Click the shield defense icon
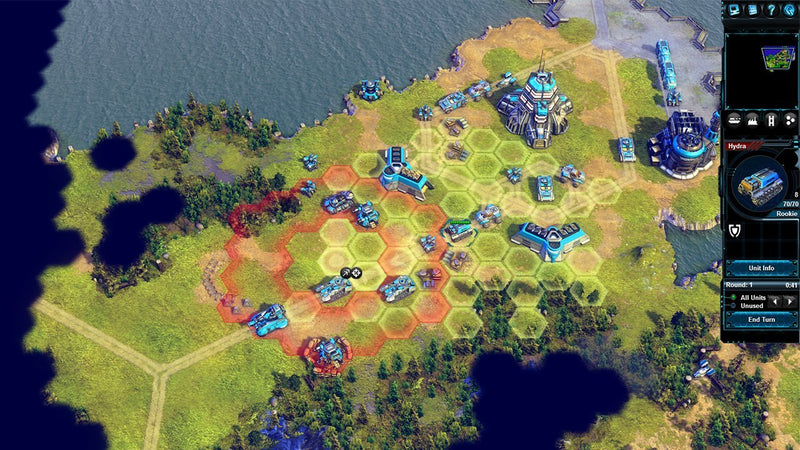The width and height of the screenshot is (800, 450). 733,233
